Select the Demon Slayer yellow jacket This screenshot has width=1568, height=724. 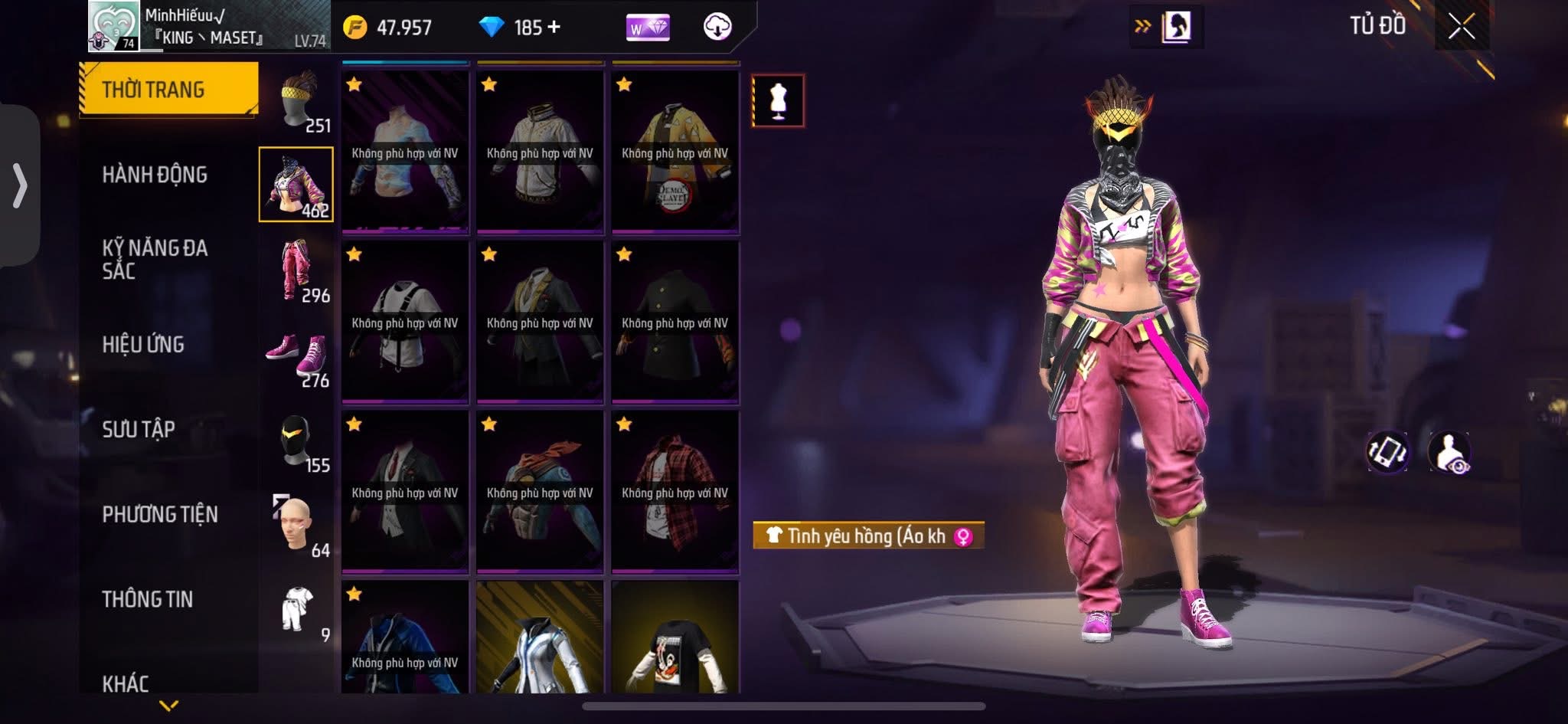675,152
